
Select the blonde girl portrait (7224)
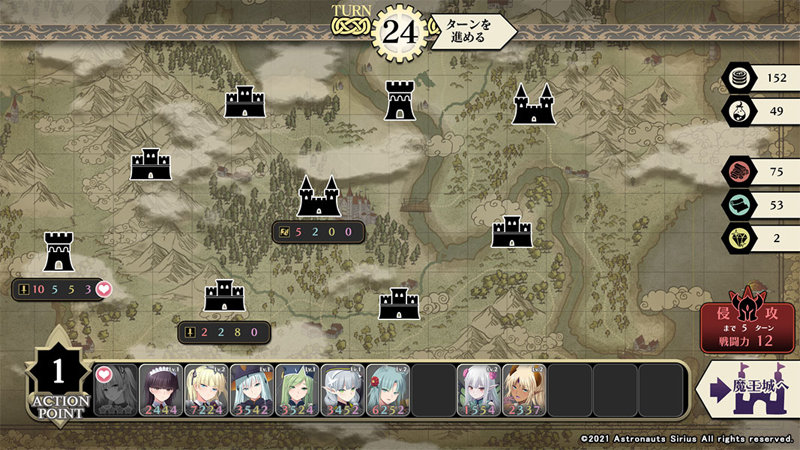click(x=205, y=390)
